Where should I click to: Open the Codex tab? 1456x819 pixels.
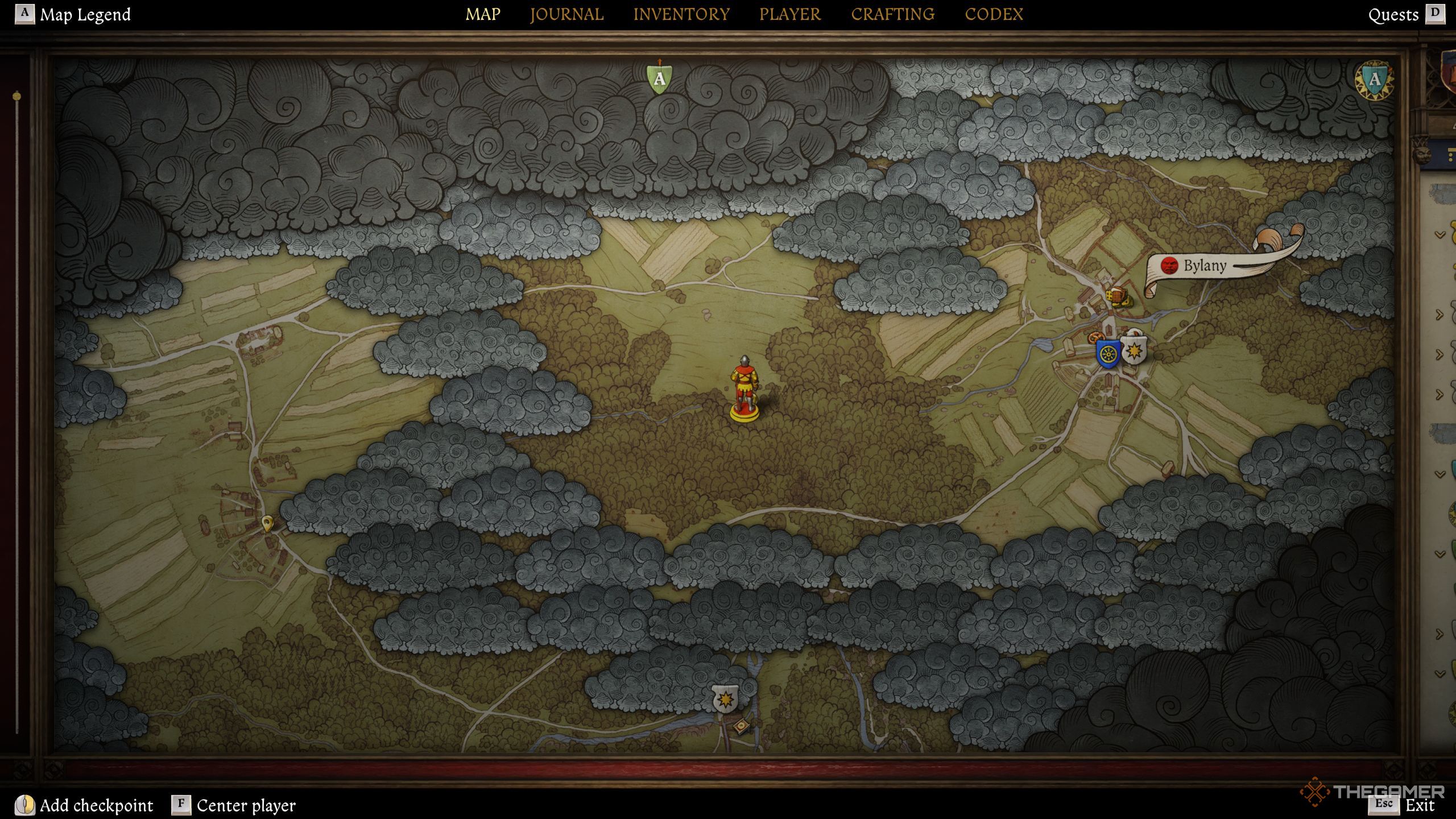(994, 14)
